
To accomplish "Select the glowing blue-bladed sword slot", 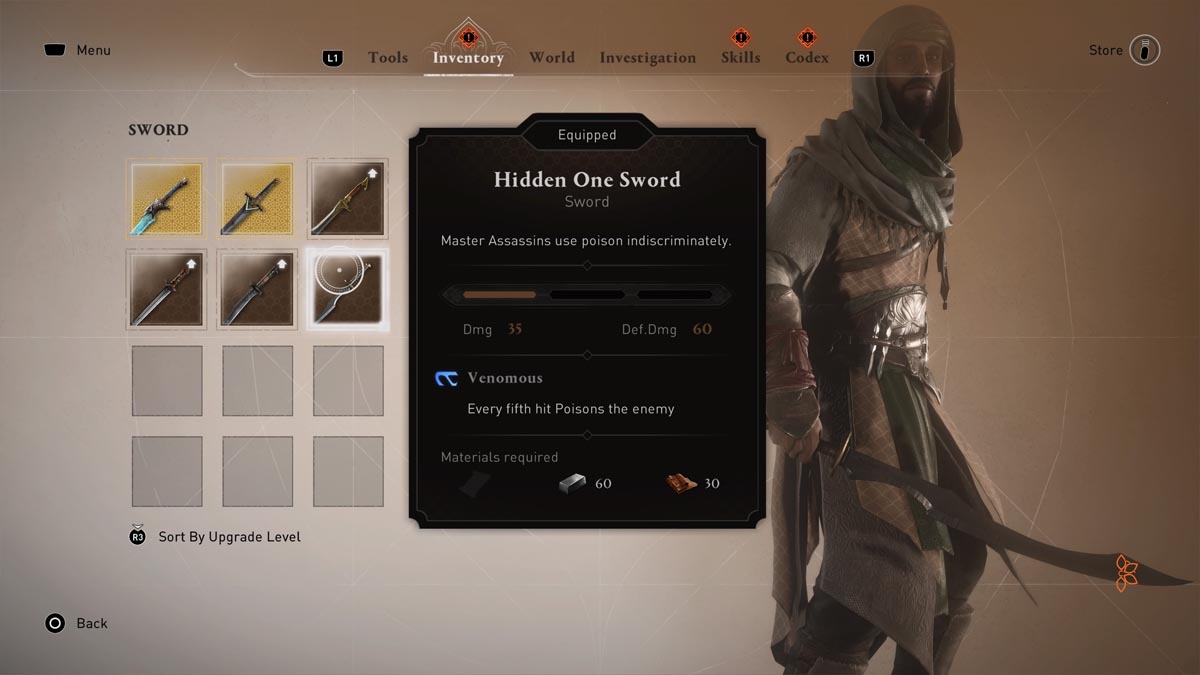I will click(167, 199).
